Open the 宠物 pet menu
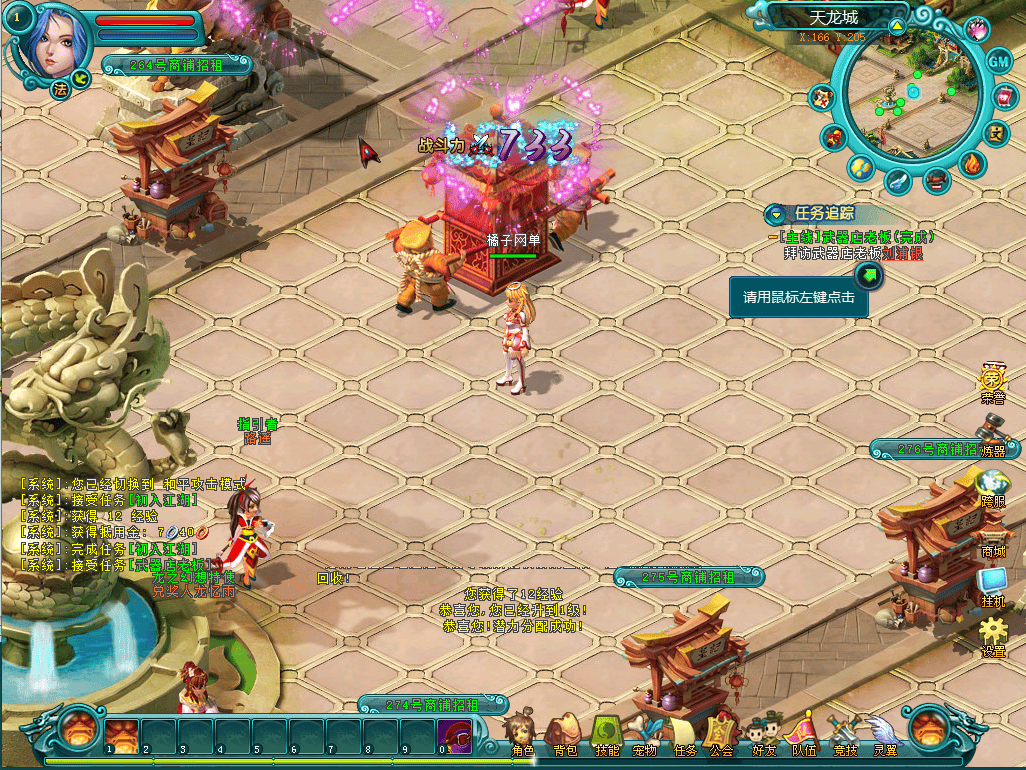Image resolution: width=1026 pixels, height=770 pixels. (x=646, y=733)
